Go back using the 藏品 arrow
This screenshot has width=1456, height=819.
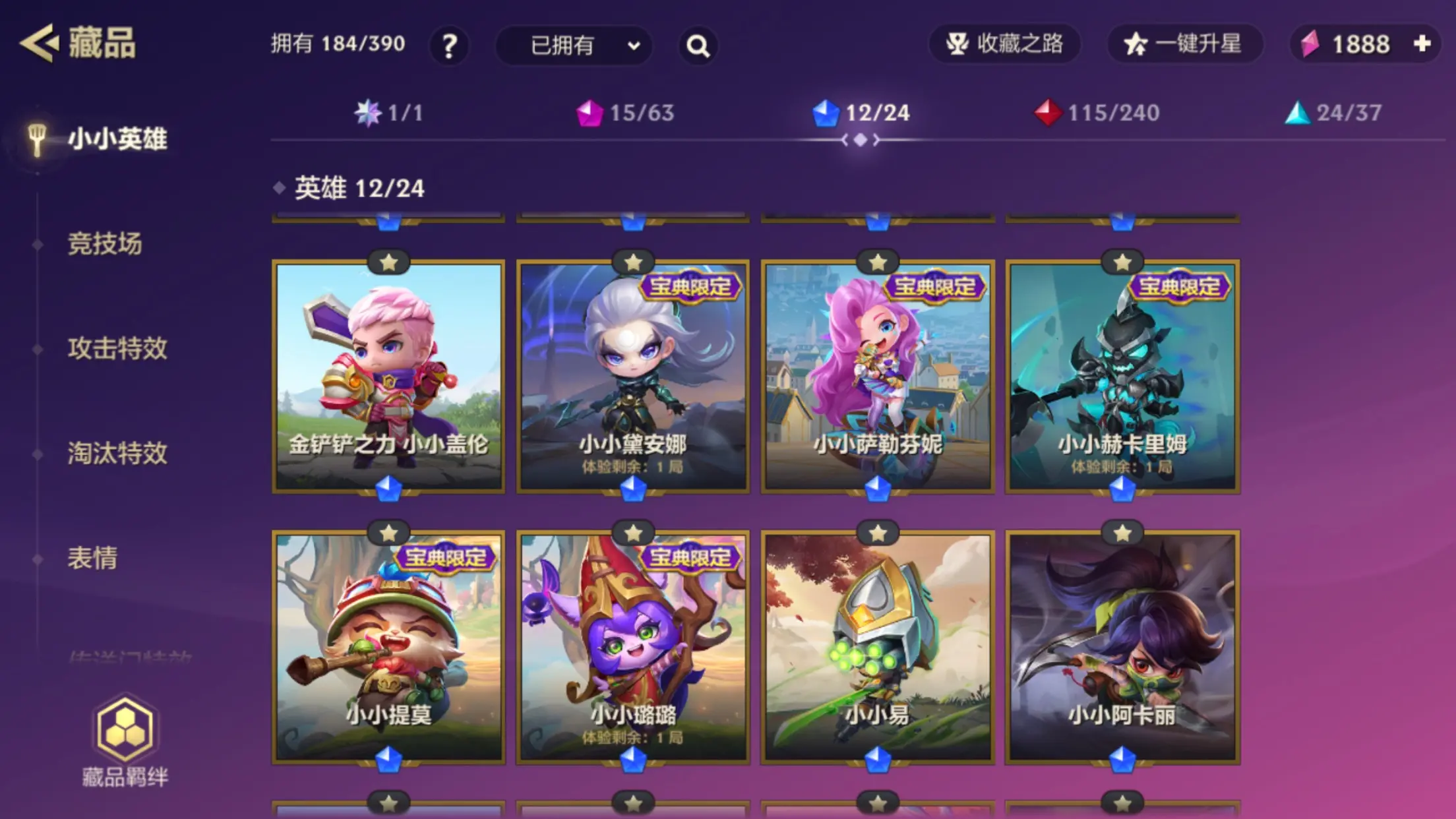(40, 44)
